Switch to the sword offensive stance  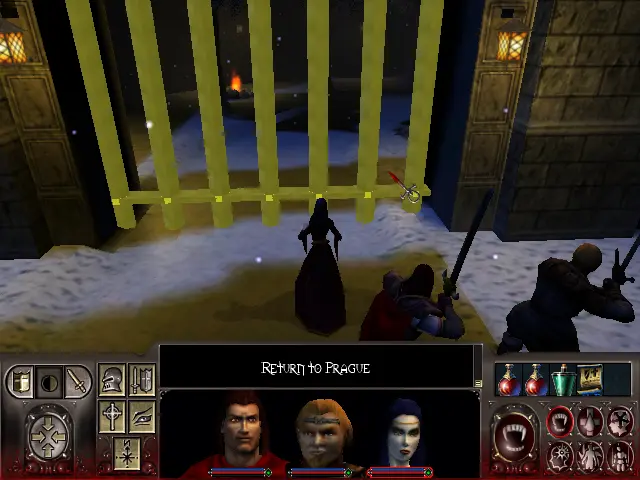pyautogui.click(x=76, y=381)
